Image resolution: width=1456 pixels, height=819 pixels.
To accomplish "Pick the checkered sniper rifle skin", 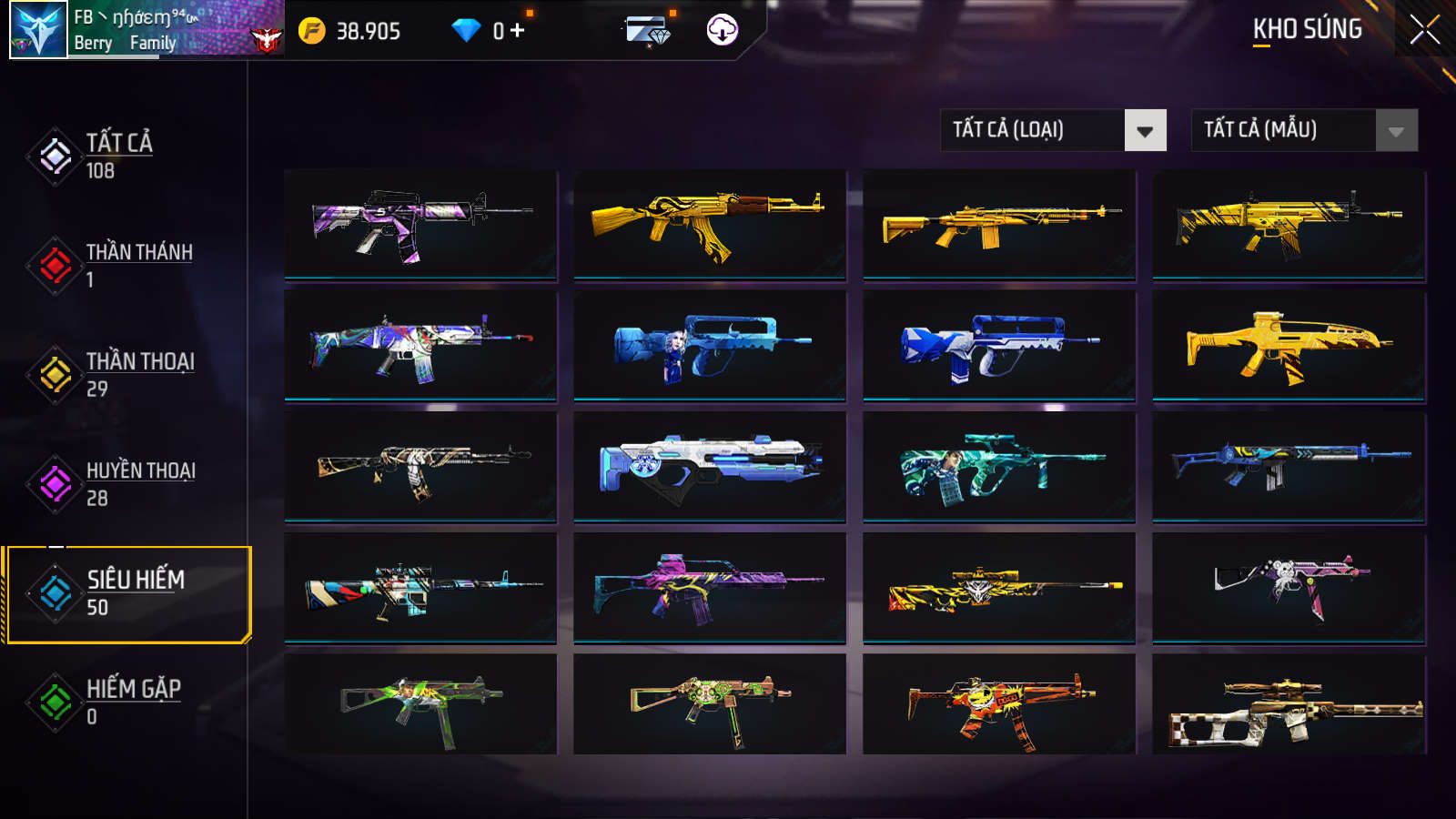I will [x=1289, y=704].
